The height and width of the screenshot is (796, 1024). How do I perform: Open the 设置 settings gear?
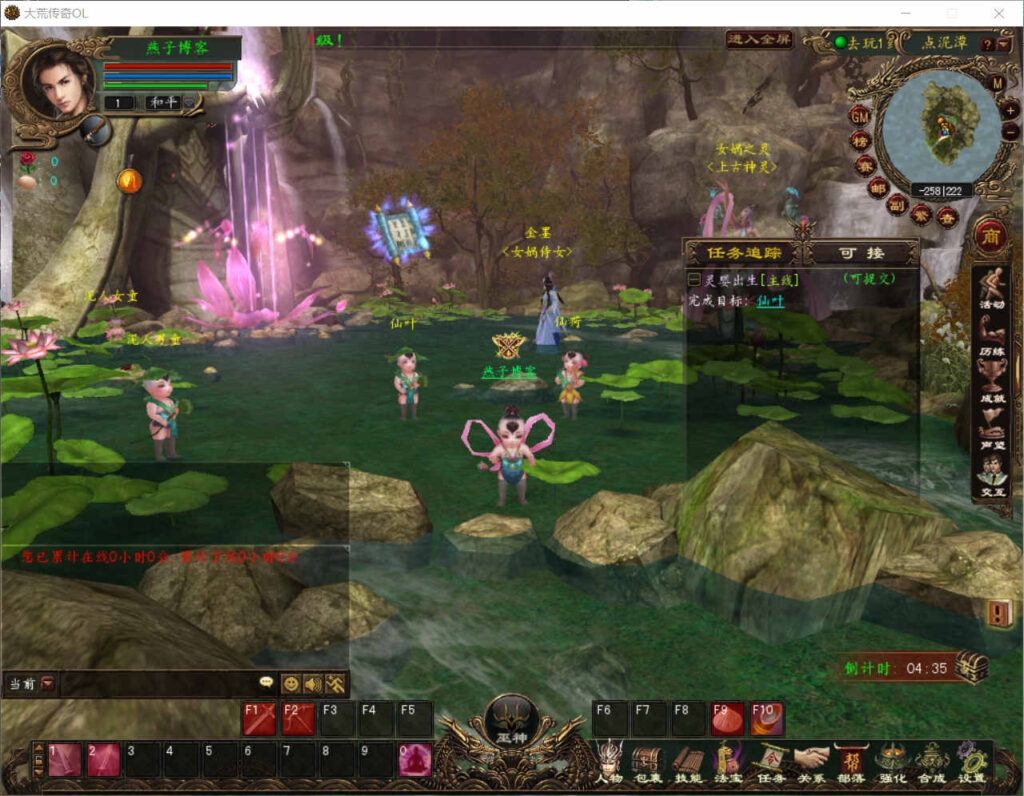tap(970, 759)
